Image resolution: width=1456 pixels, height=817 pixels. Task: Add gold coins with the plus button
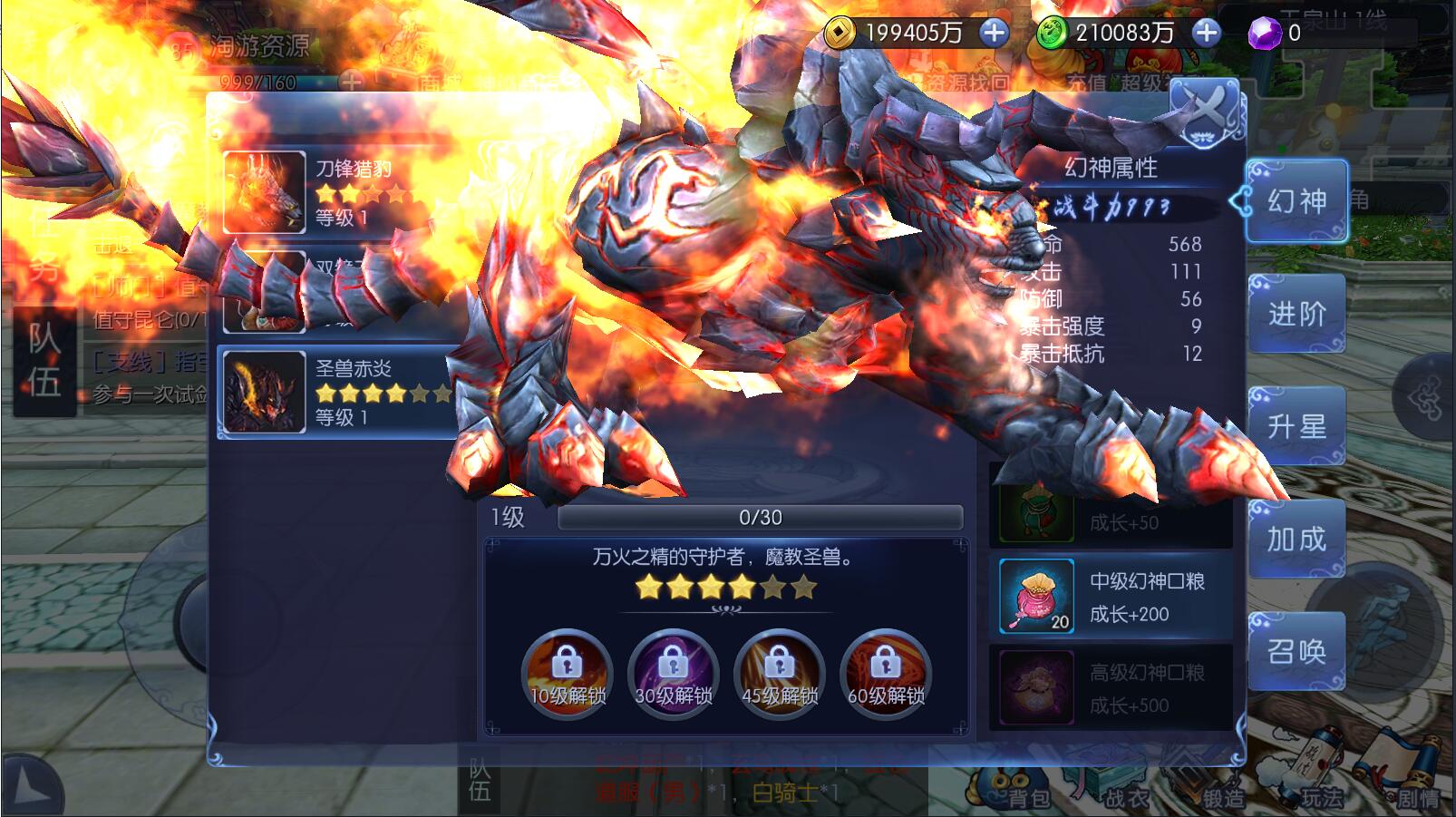click(995, 33)
